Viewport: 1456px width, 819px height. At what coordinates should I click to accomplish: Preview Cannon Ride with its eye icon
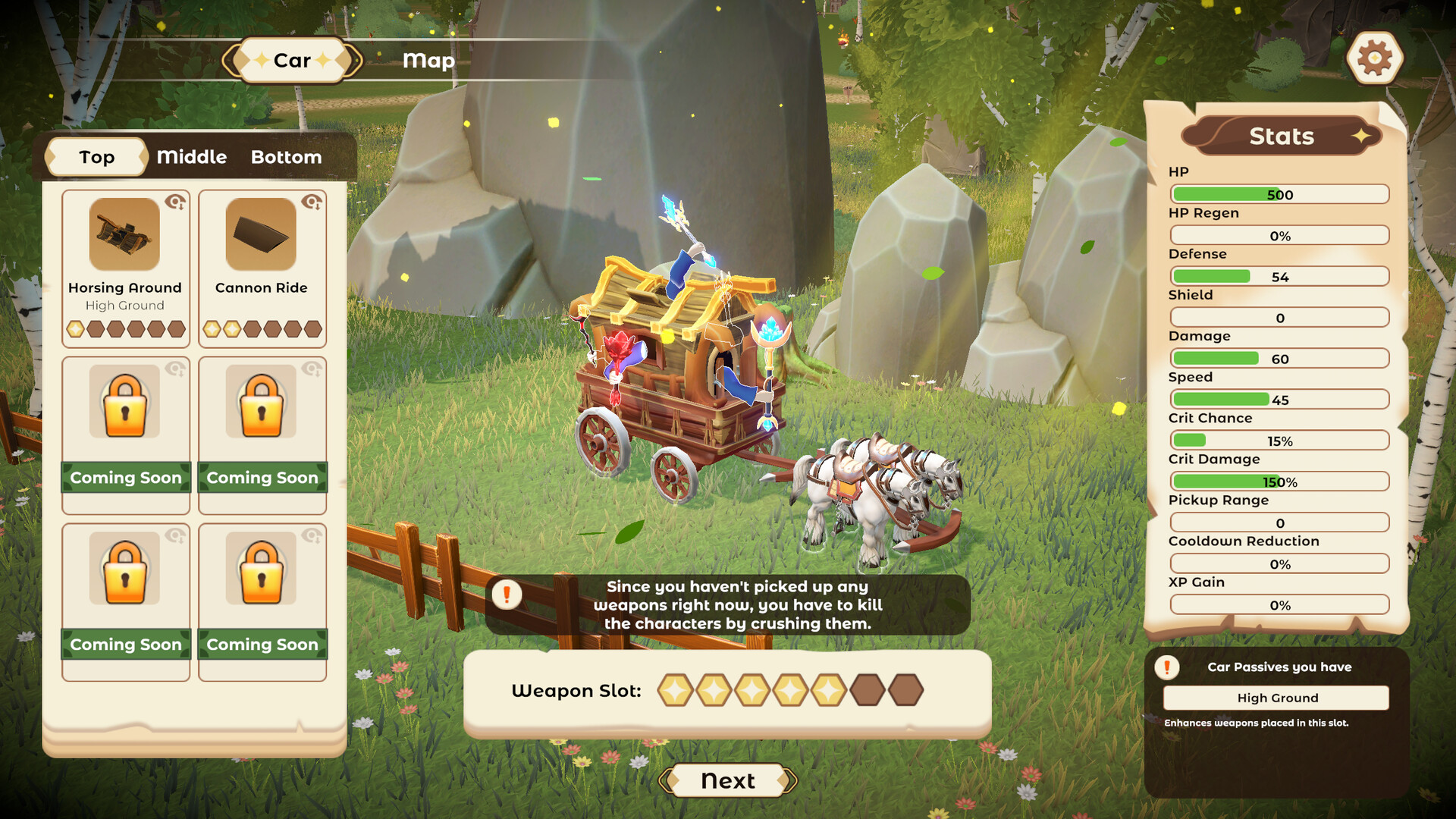pyautogui.click(x=312, y=202)
